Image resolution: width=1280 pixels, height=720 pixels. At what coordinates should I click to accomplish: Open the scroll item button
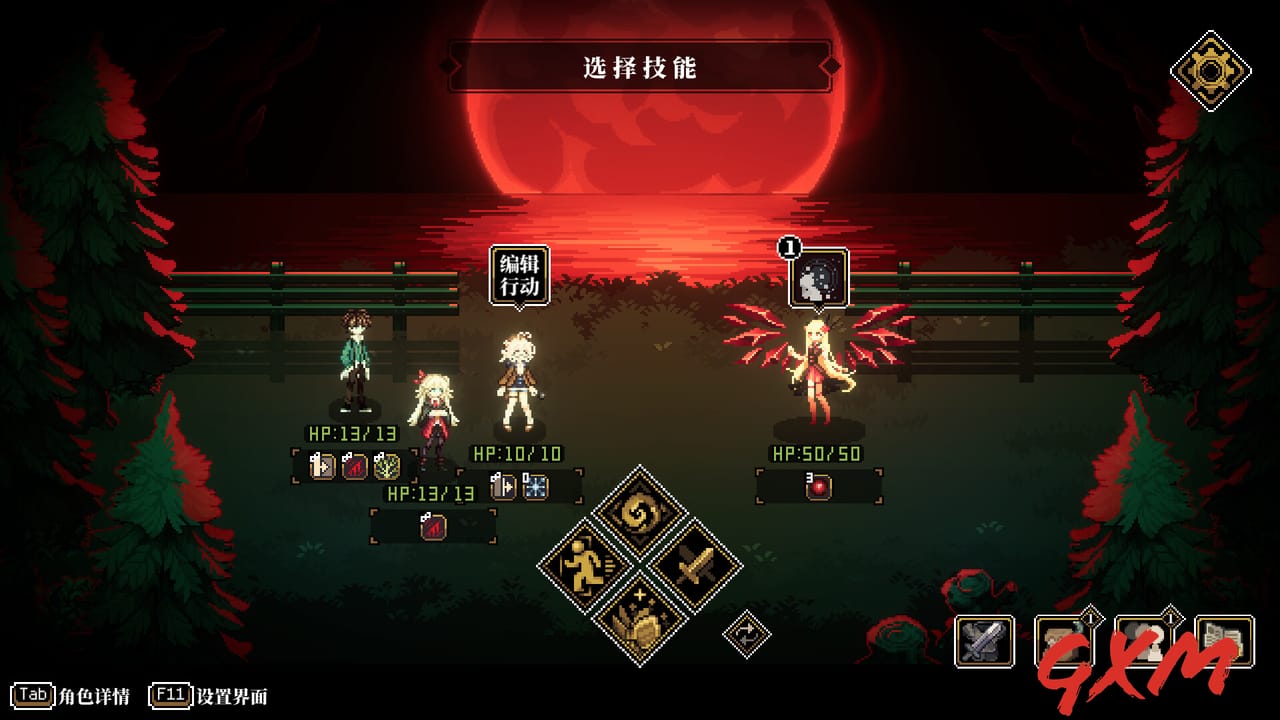(x=1064, y=641)
